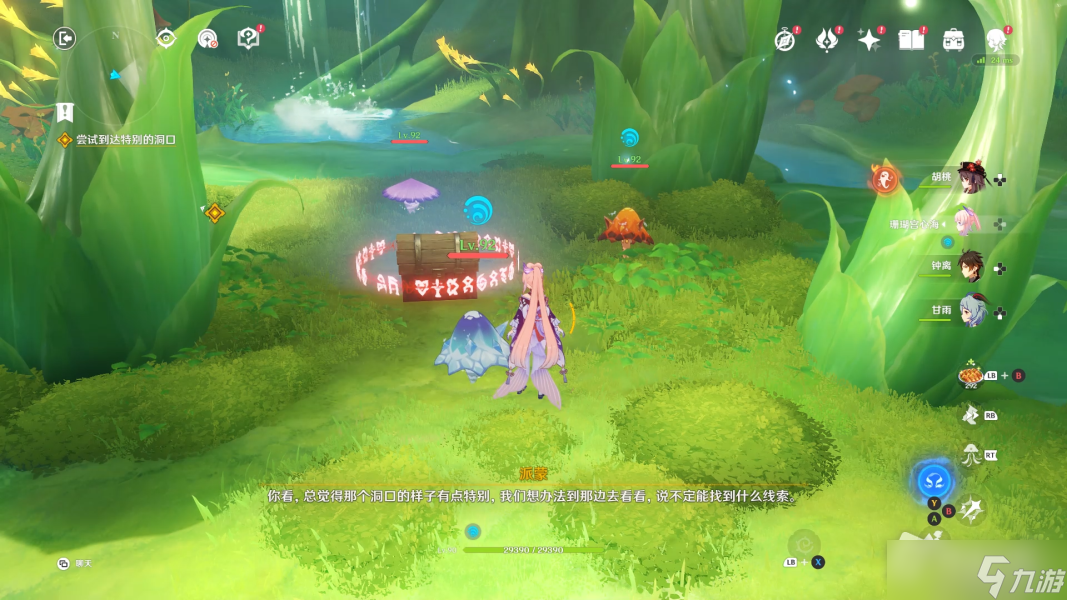Use the food dish quick-item
Image resolution: width=1067 pixels, height=600 pixels.
tap(970, 375)
